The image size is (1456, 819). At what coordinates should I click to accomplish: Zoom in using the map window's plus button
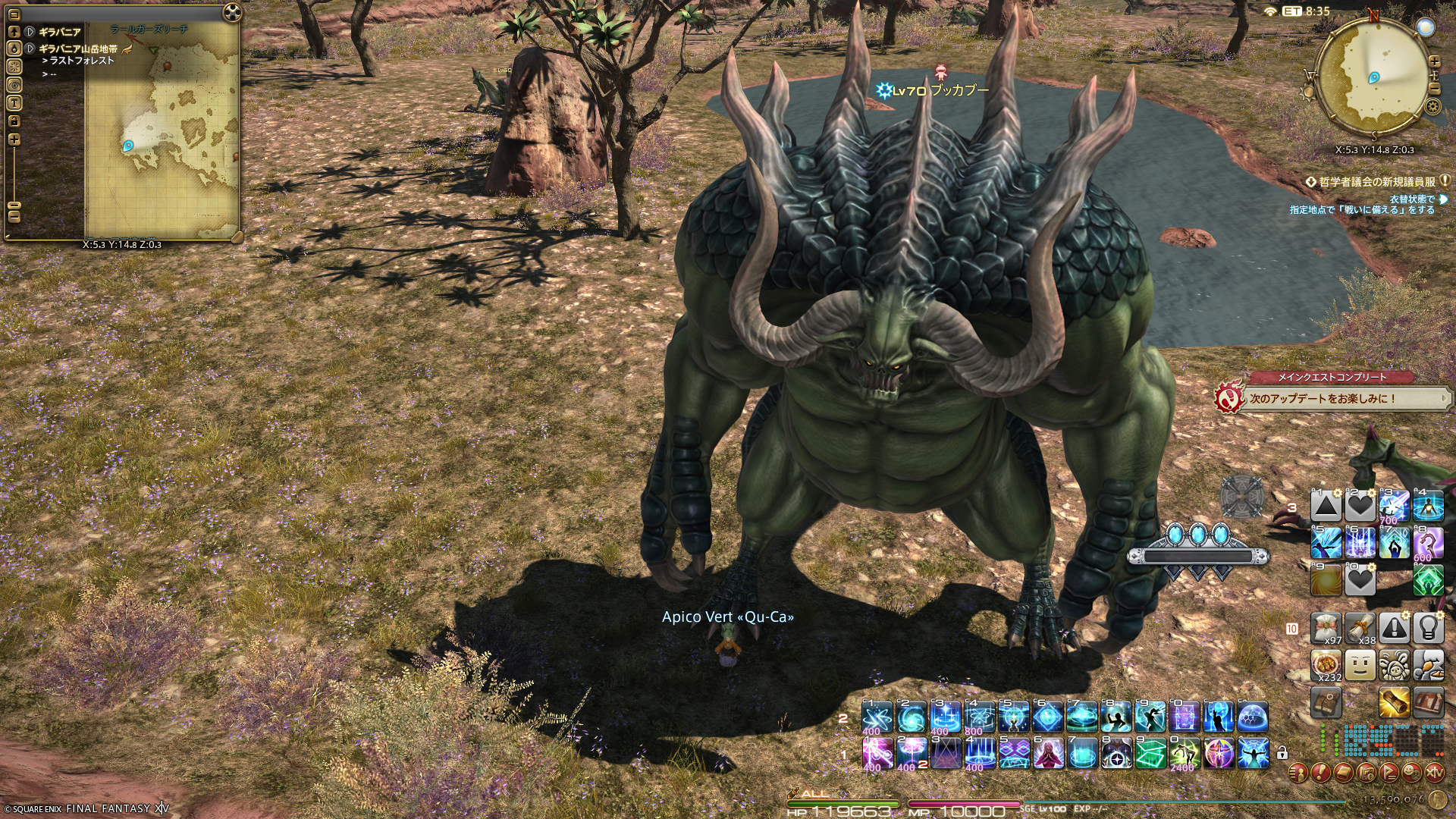(x=14, y=140)
